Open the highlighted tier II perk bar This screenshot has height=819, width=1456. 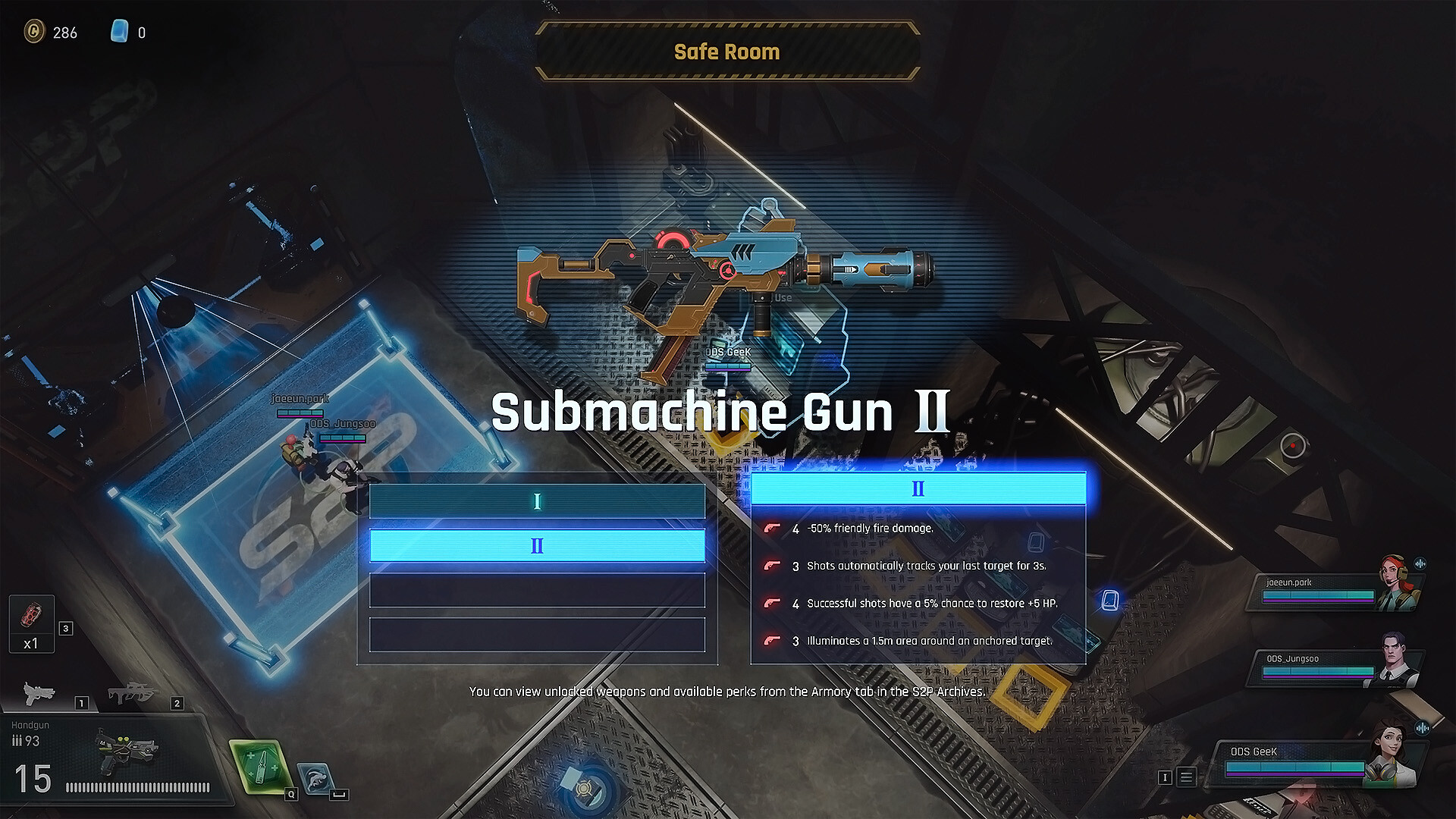click(x=537, y=544)
